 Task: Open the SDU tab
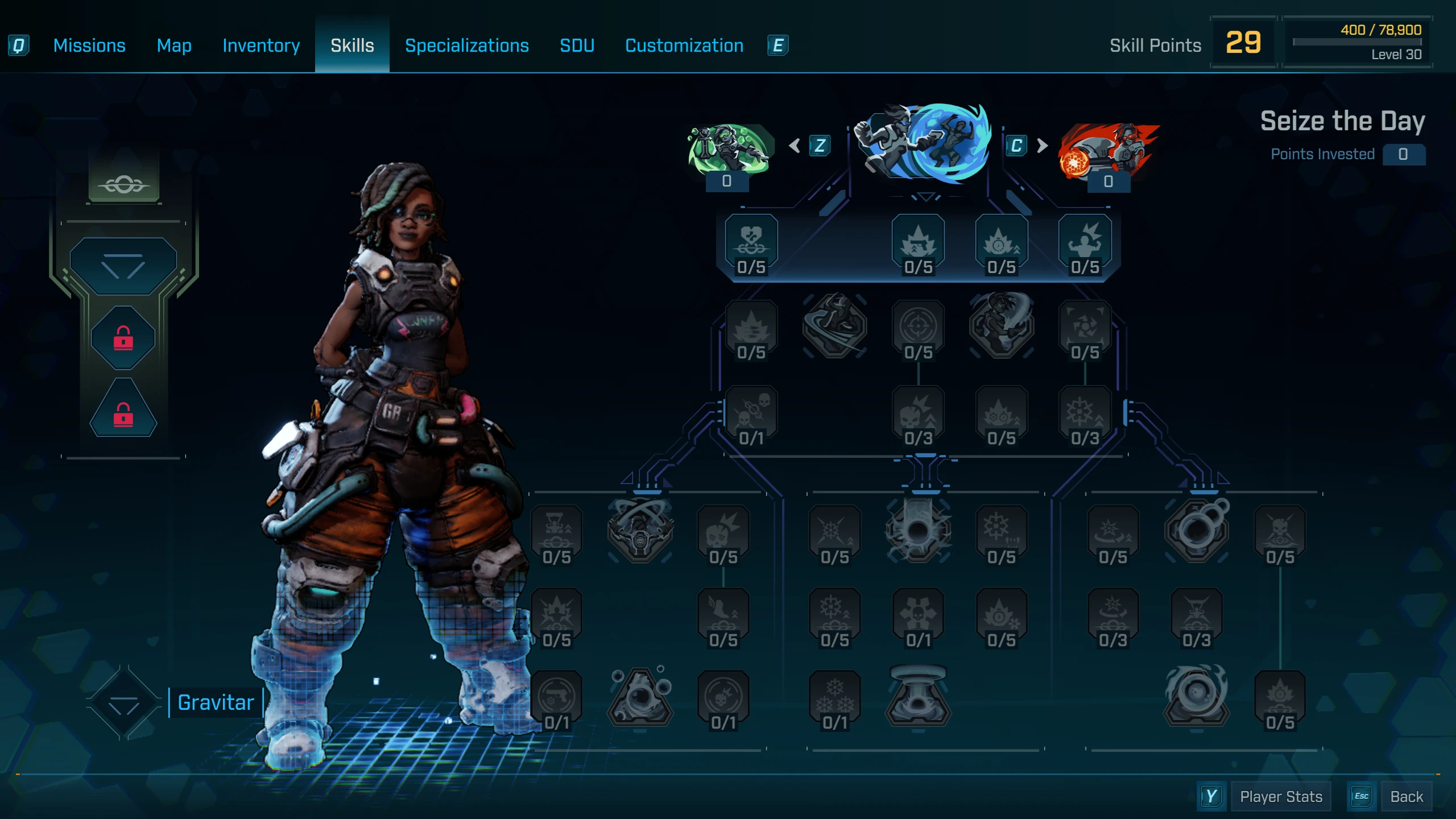click(x=577, y=45)
